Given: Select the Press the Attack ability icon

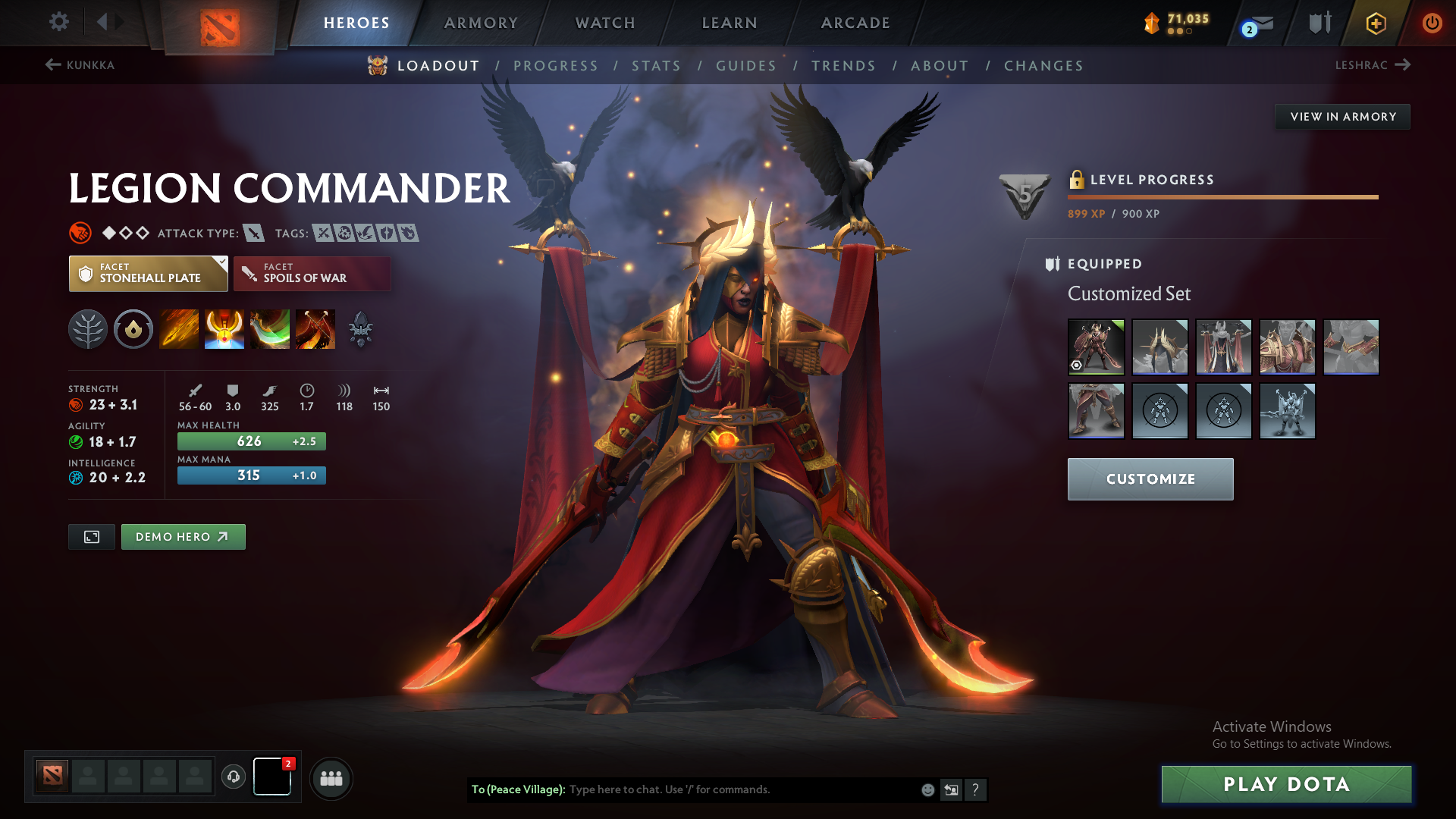Looking at the screenshot, I should point(224,329).
